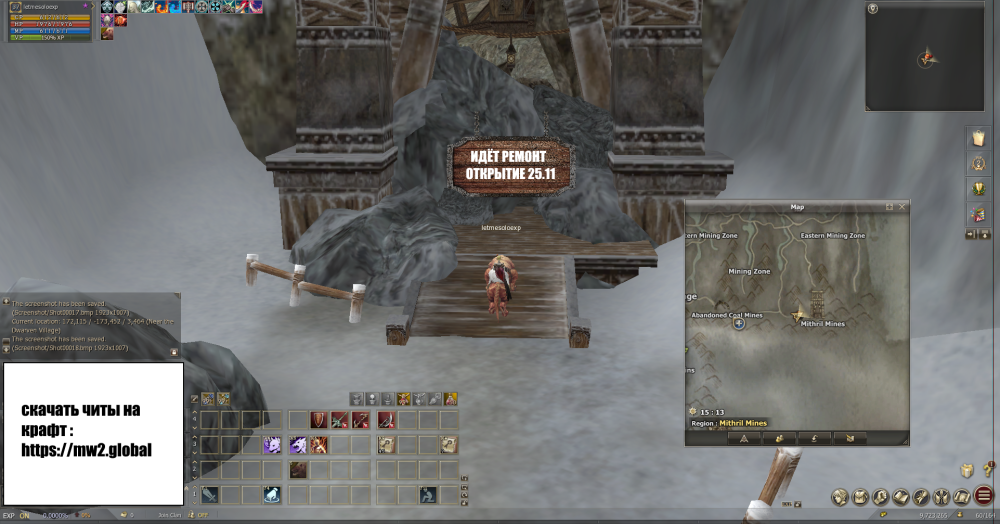This screenshot has height=524, width=1000.
Task: Click the minimap in the corner
Action: pos(926,56)
